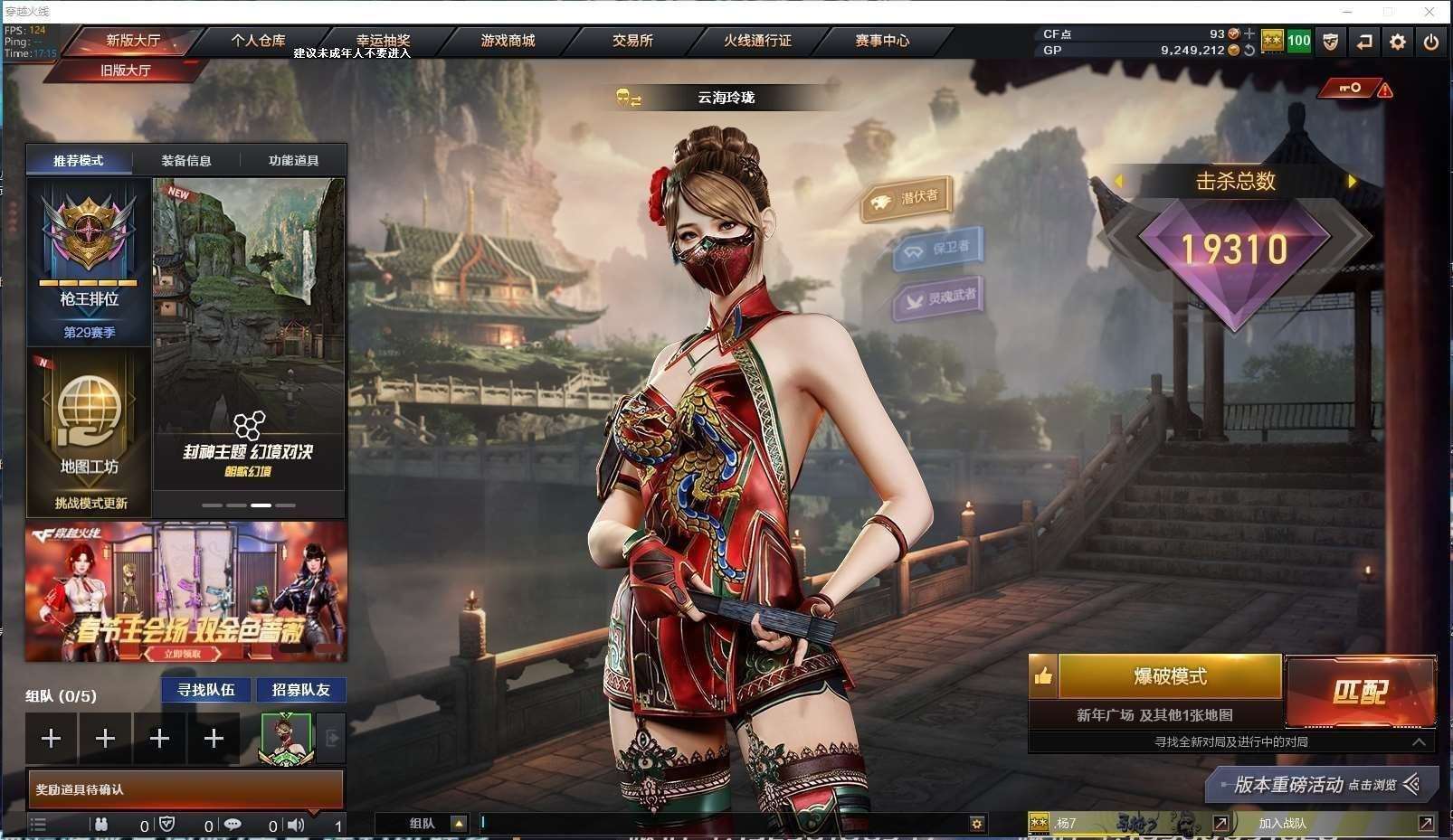The height and width of the screenshot is (840, 1453).
Task: Switch to 旧版大厅 old lobby
Action: tap(126, 70)
